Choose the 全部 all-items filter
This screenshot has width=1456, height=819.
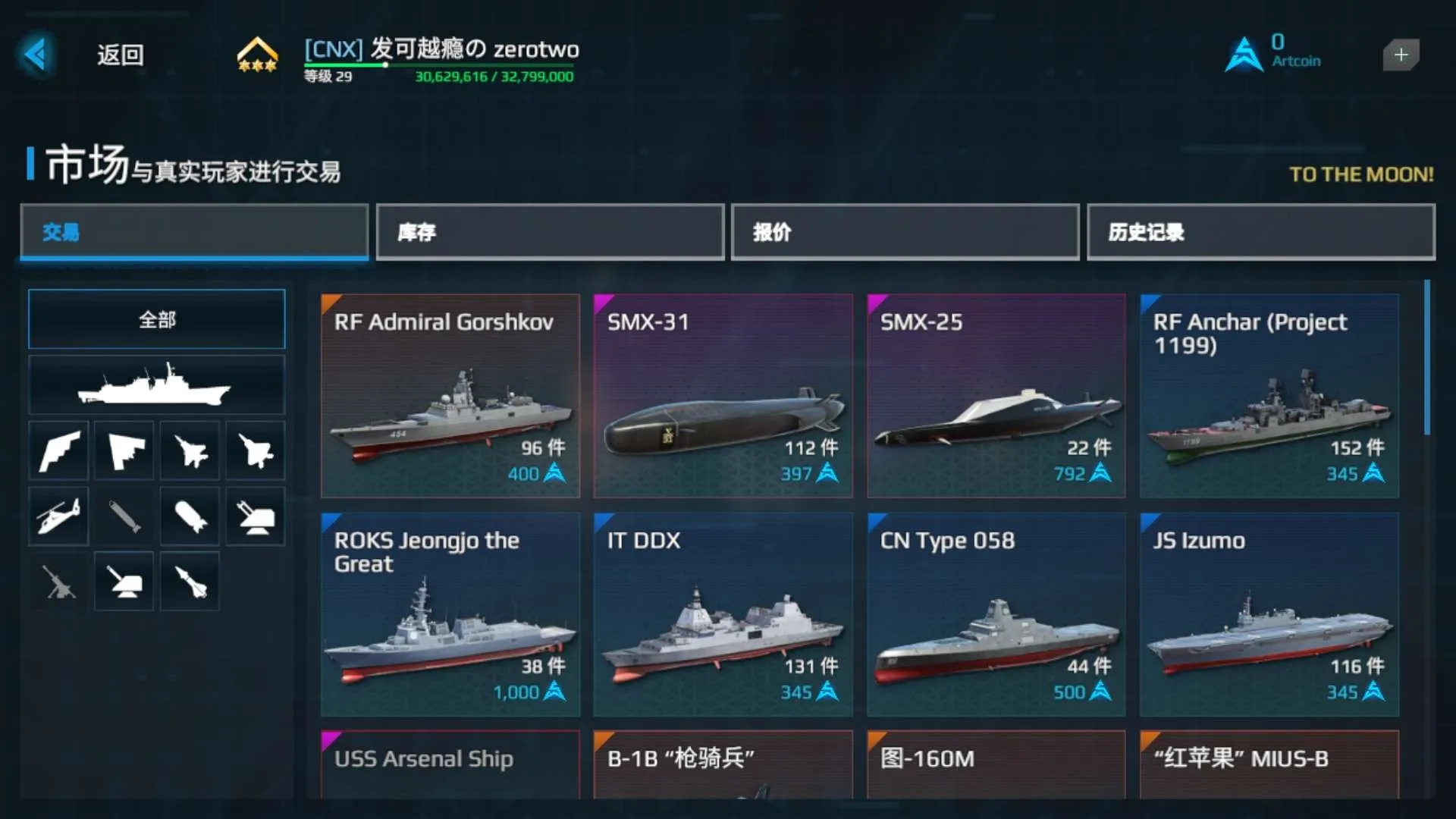coord(157,319)
